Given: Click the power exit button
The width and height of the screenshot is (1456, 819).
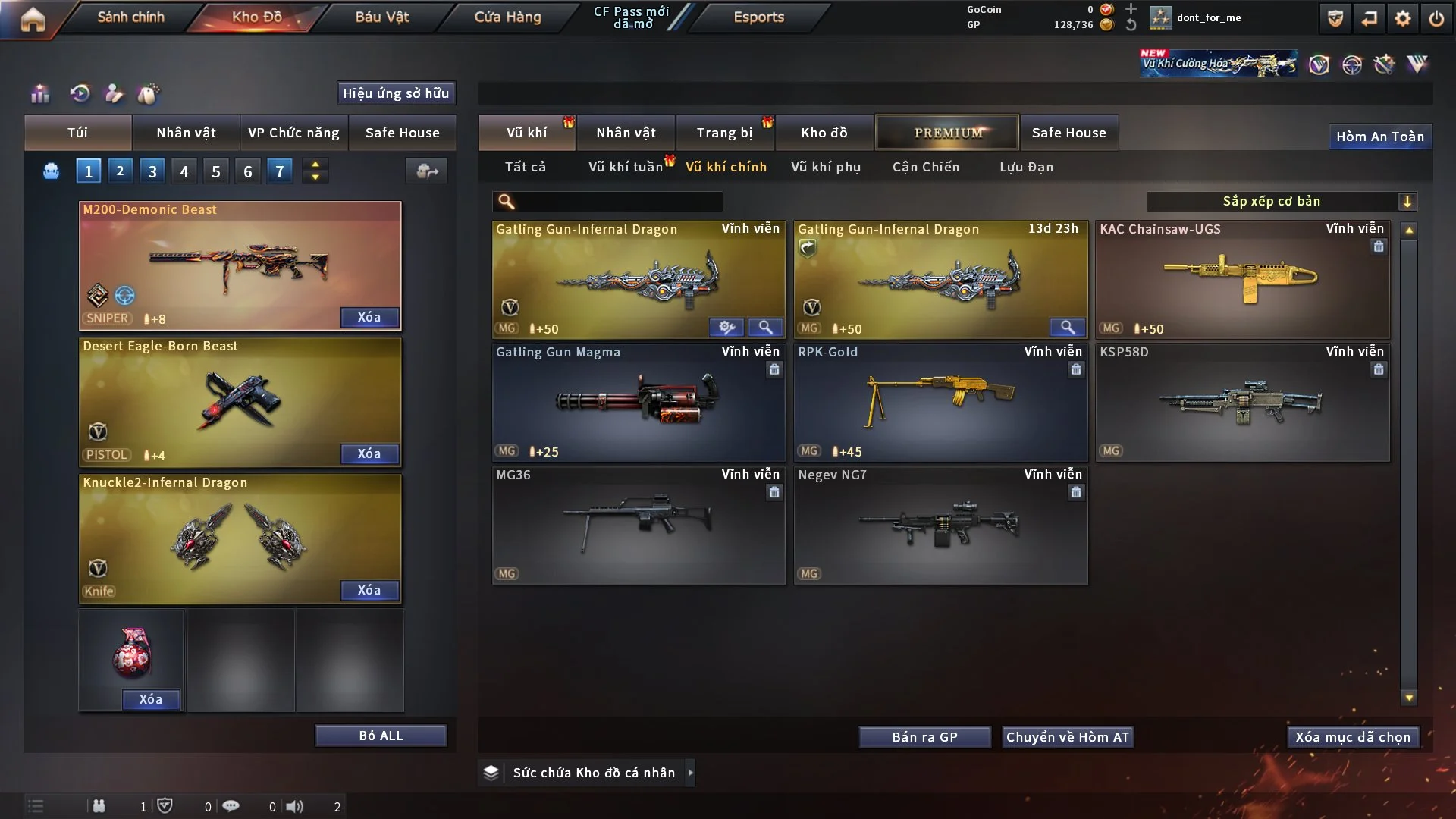Looking at the screenshot, I should click(1436, 18).
